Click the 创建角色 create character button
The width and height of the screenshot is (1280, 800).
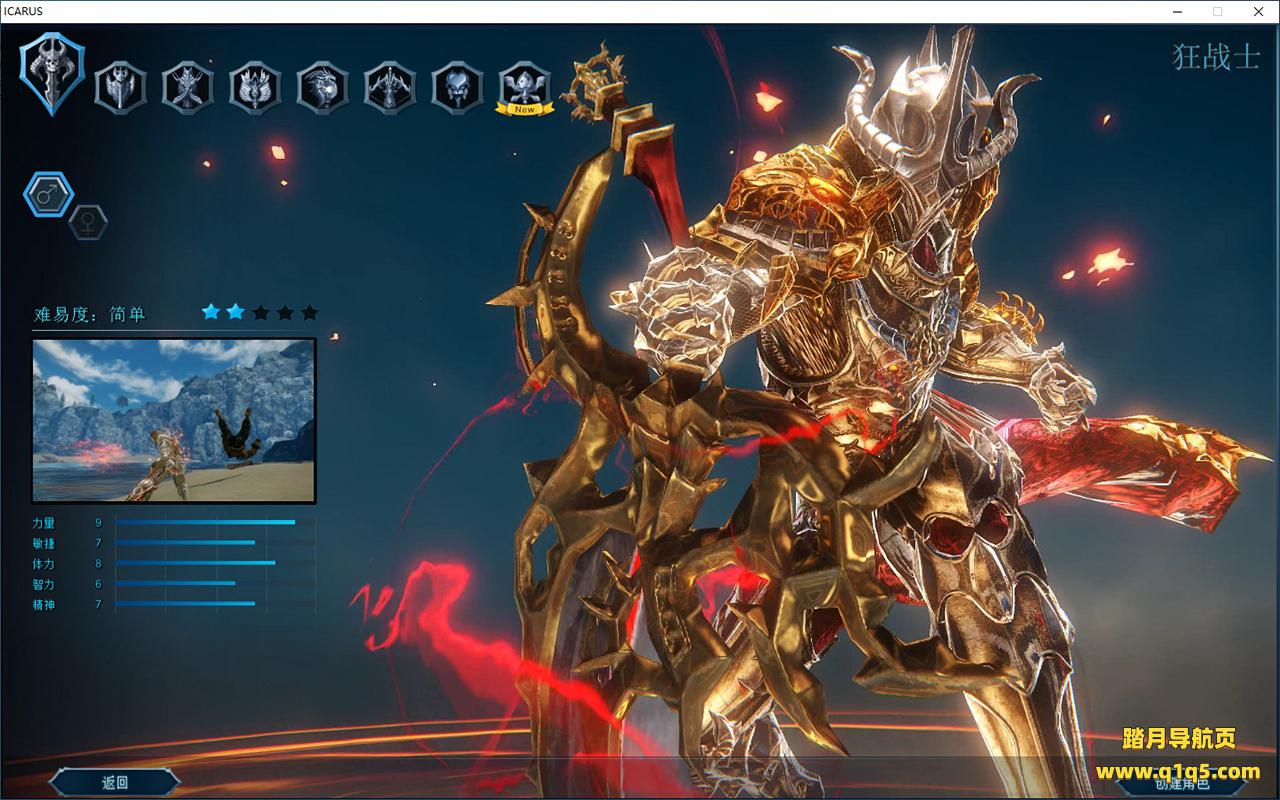1181,783
